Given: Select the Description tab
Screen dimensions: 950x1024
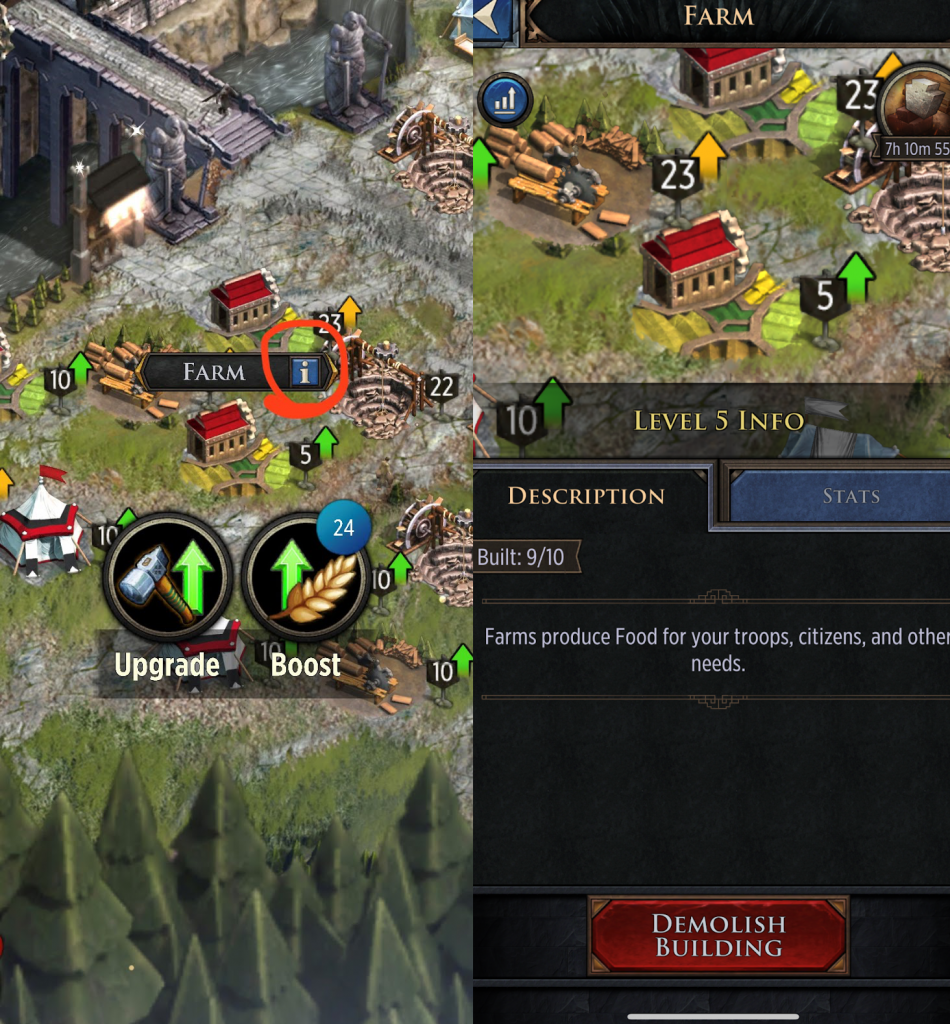Looking at the screenshot, I should tap(586, 496).
